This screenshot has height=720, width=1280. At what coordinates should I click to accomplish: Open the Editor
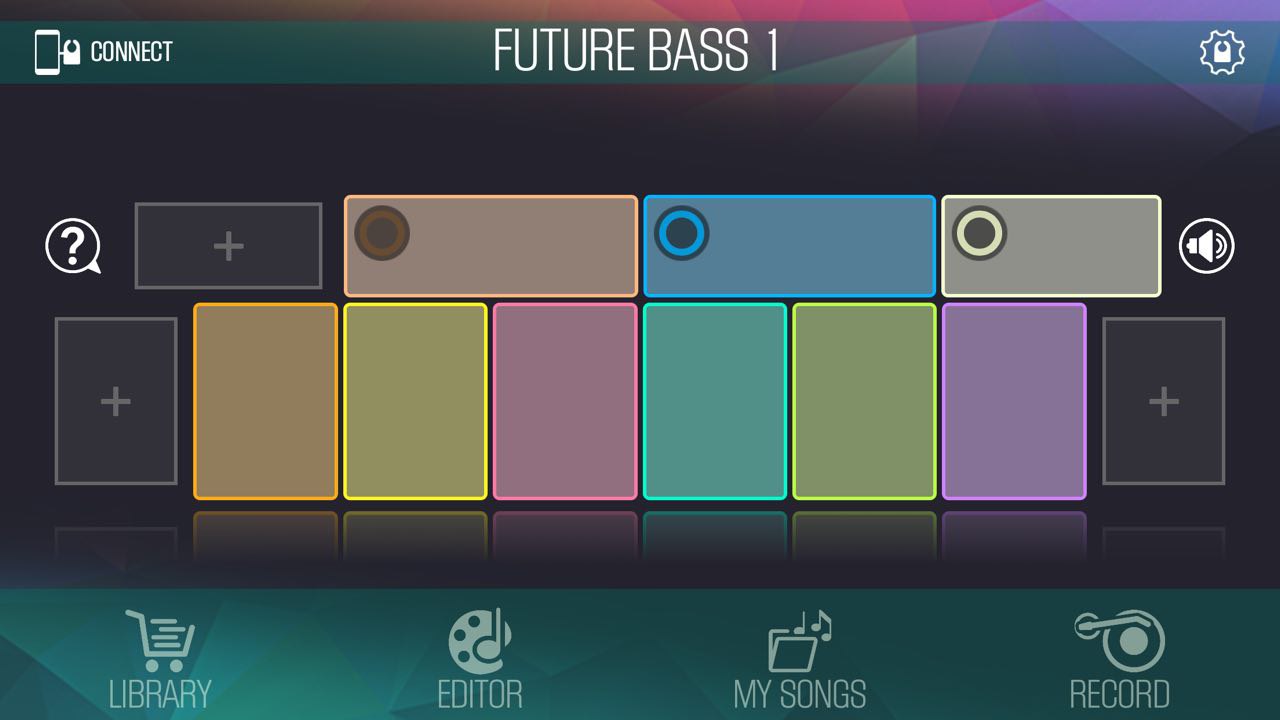[x=480, y=660]
